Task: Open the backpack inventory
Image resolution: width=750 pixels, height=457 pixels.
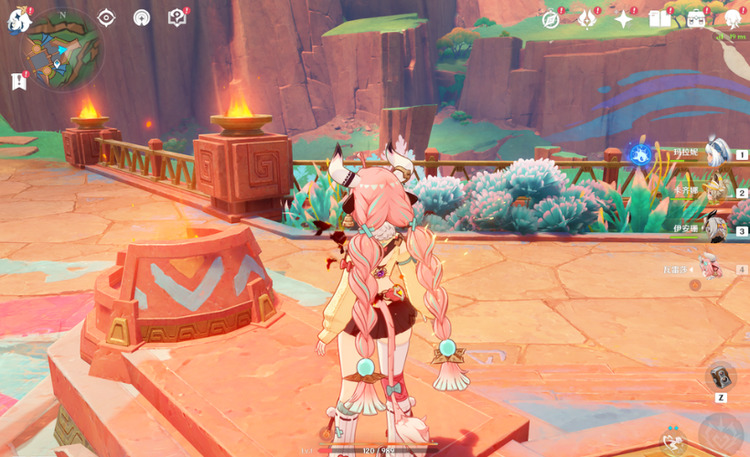Action: pyautogui.click(x=696, y=19)
